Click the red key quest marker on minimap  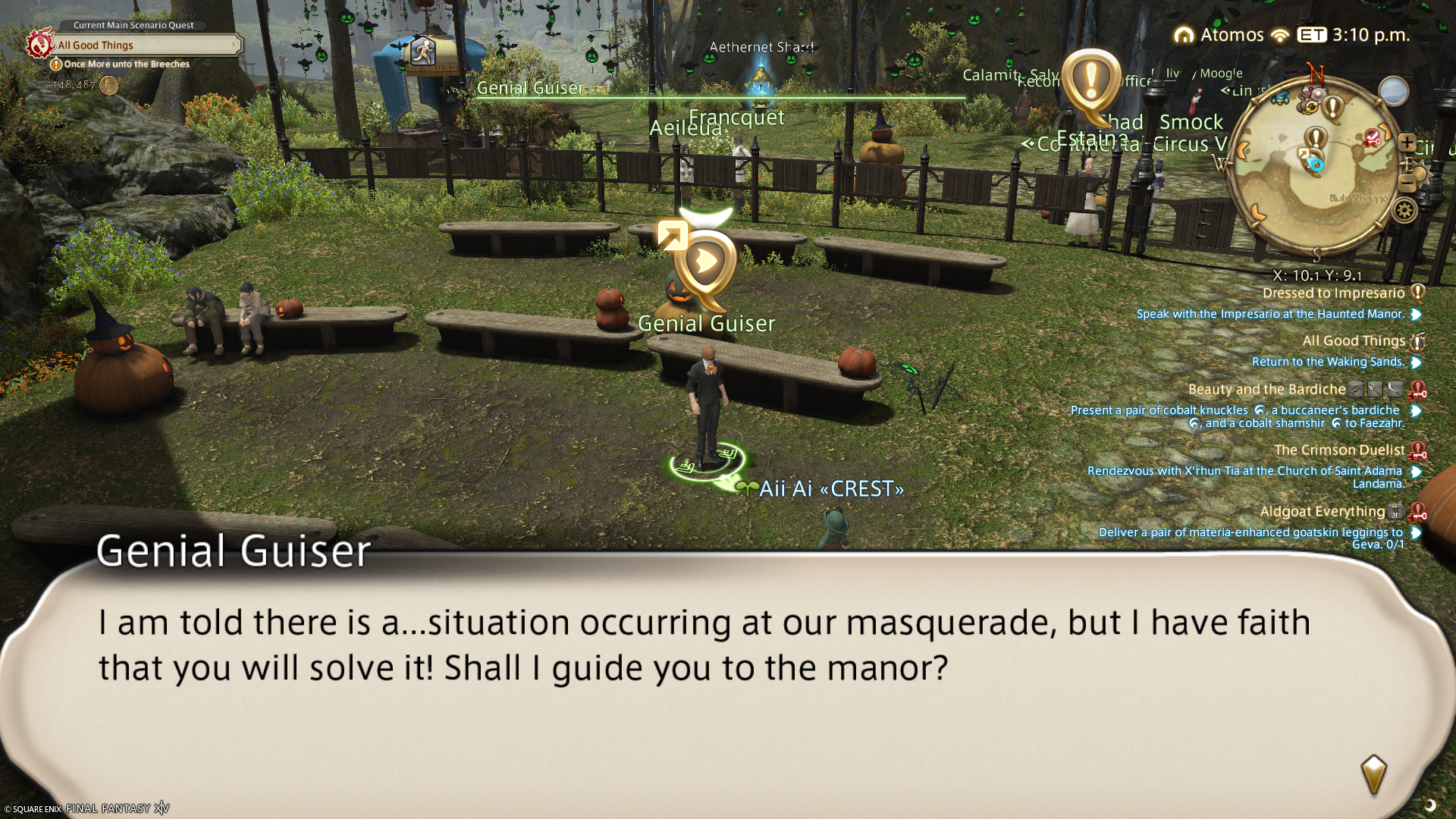(x=1372, y=138)
